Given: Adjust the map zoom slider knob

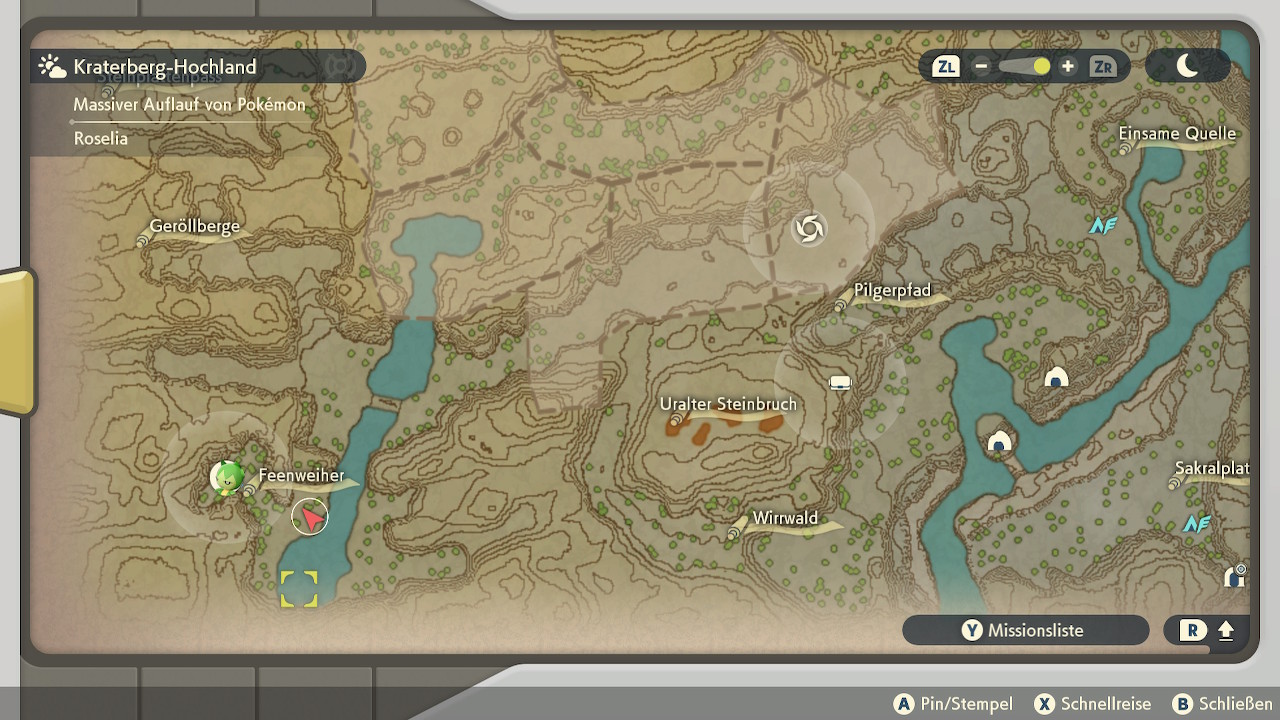Looking at the screenshot, I should pos(1041,67).
